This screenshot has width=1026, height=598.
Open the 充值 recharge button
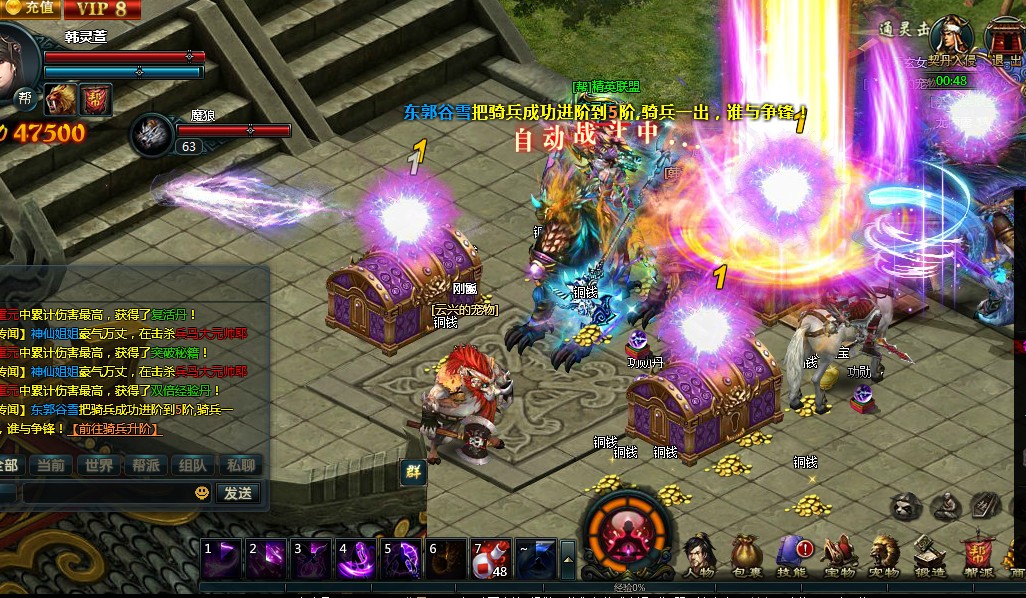click(30, 7)
